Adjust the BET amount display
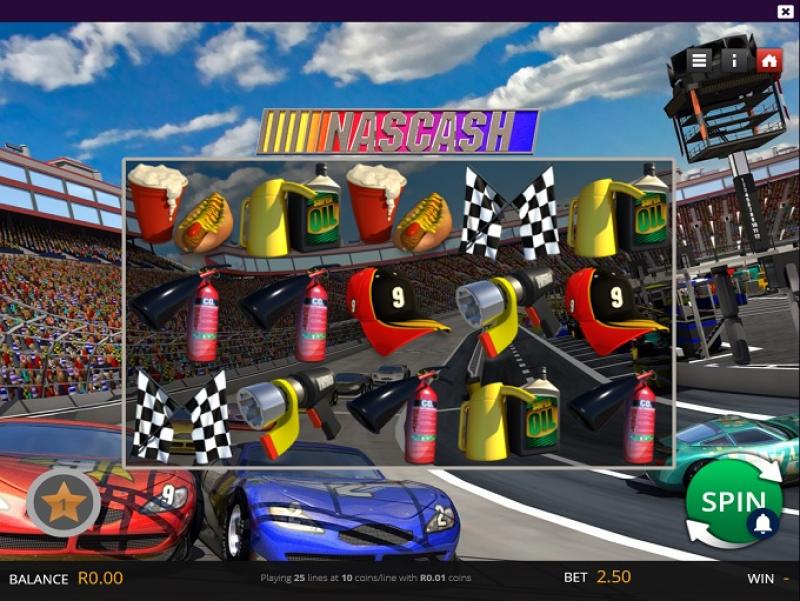The width and height of the screenshot is (800, 601). (614, 578)
